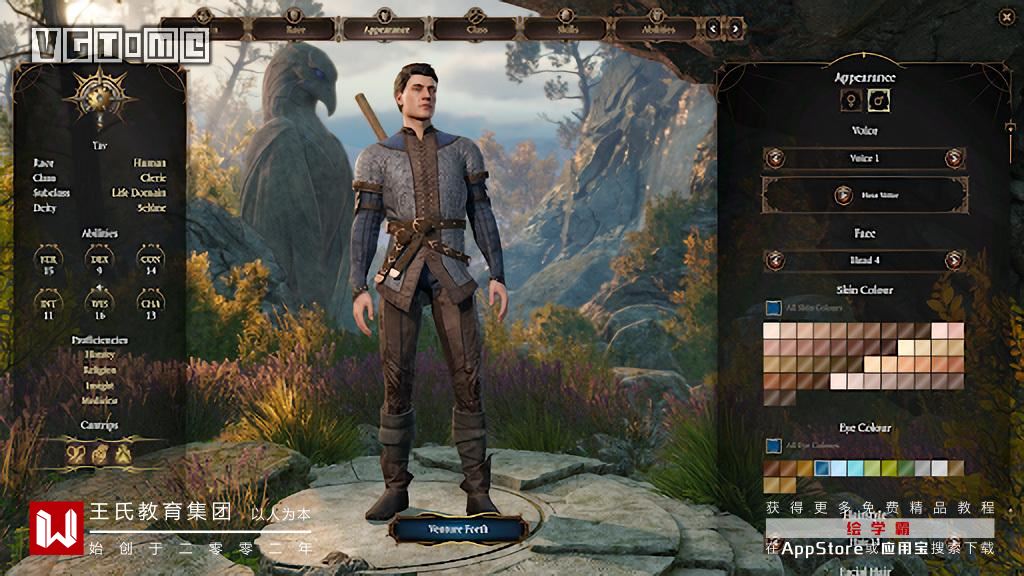1024x576 pixels.
Task: Pick the dark blue eye colour swatch
Action: coord(822,468)
